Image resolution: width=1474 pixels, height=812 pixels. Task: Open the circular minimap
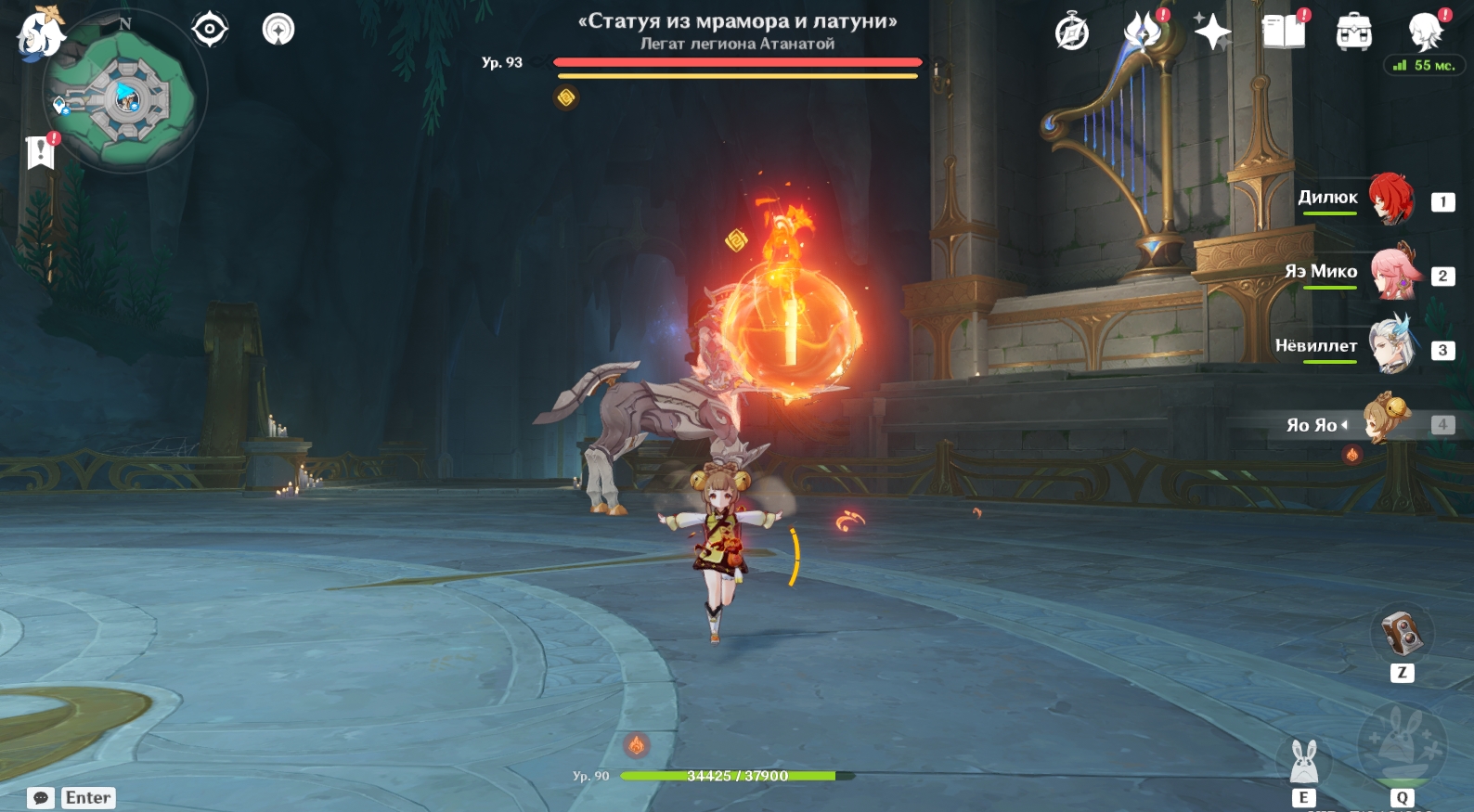(x=124, y=97)
